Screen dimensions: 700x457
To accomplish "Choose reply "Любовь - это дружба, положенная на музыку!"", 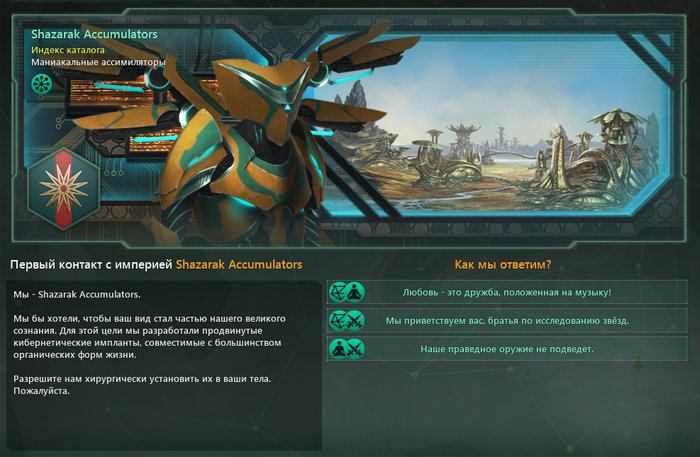I will click(x=507, y=292).
